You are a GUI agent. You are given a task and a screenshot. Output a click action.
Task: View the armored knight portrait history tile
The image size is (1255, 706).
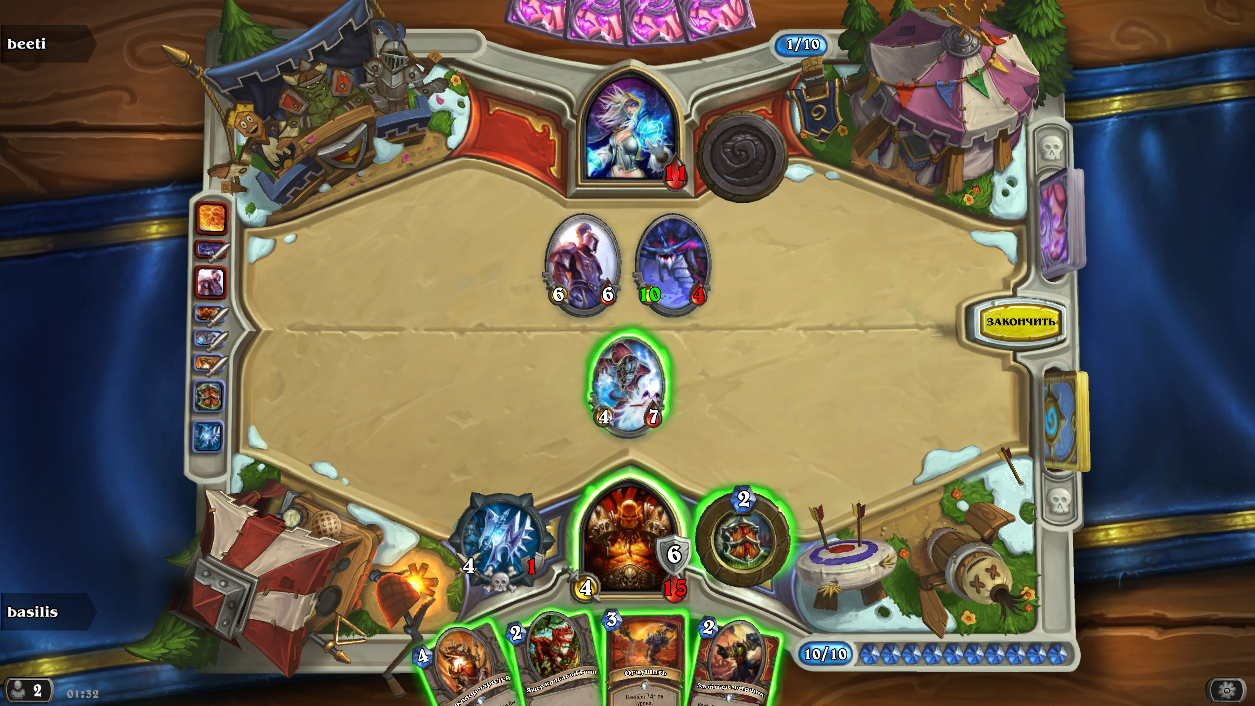[210, 283]
